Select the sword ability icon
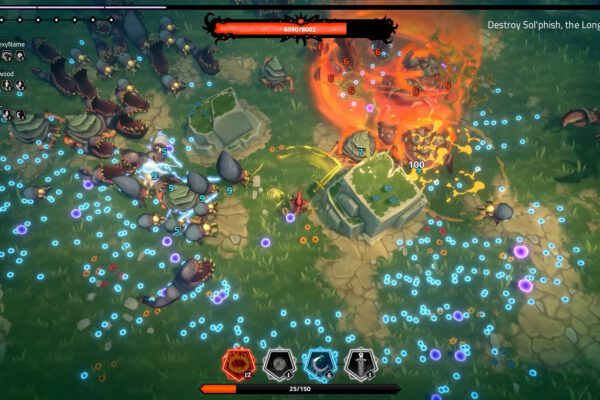Image resolution: width=600 pixels, height=400 pixels. point(360,364)
